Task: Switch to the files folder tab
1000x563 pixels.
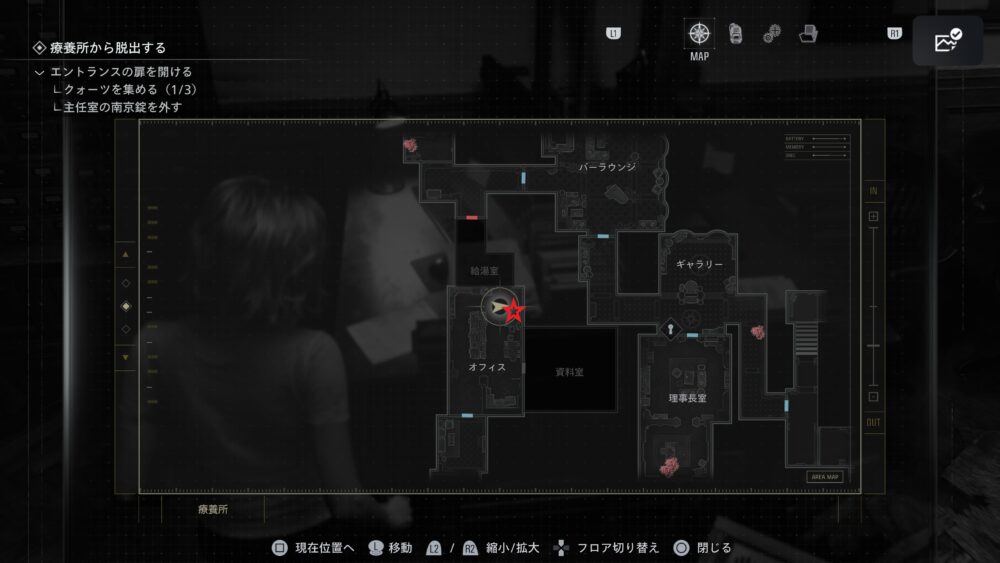Action: tap(808, 34)
